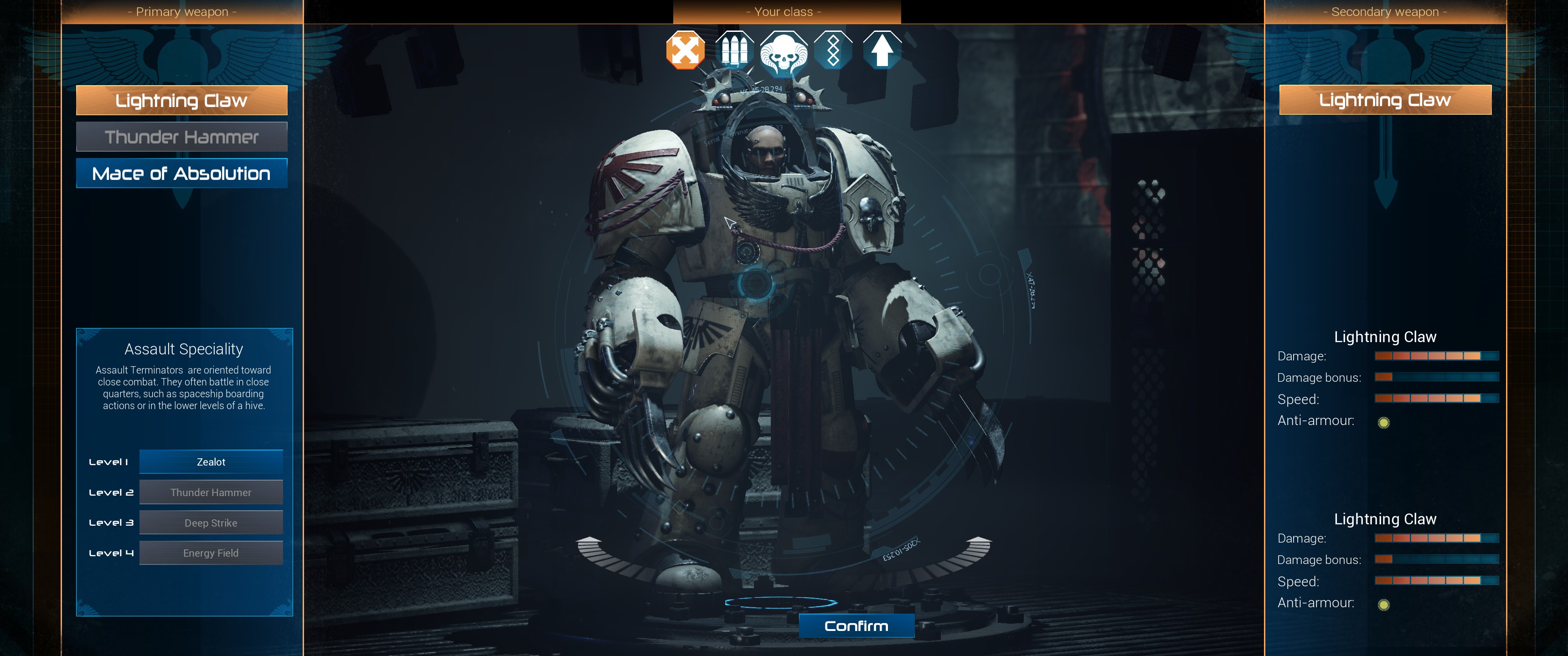Pick Mace of Absolution as primary weapon
The width and height of the screenshot is (1568, 656).
pos(181,174)
